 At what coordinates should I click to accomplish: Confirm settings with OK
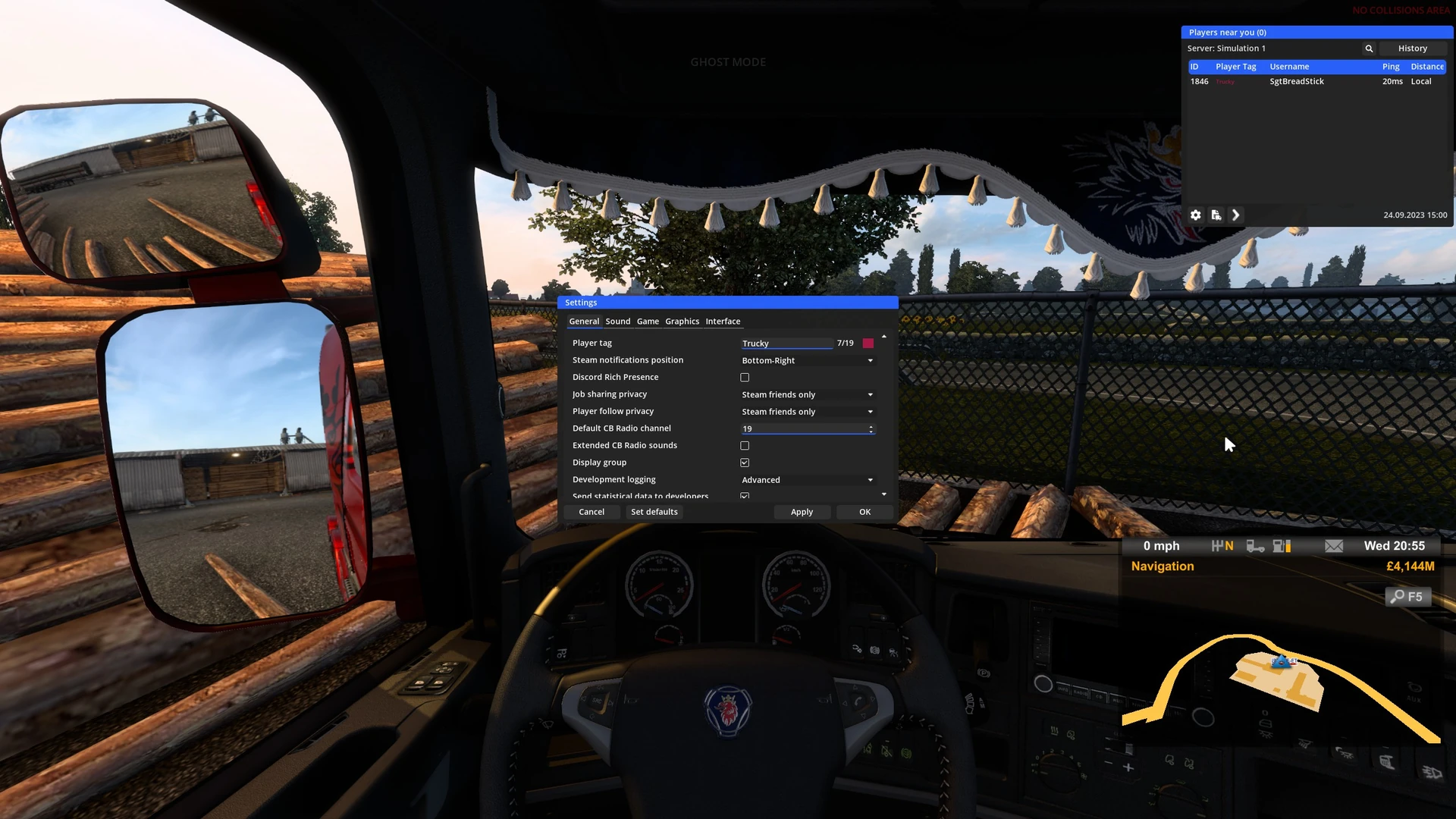864,512
